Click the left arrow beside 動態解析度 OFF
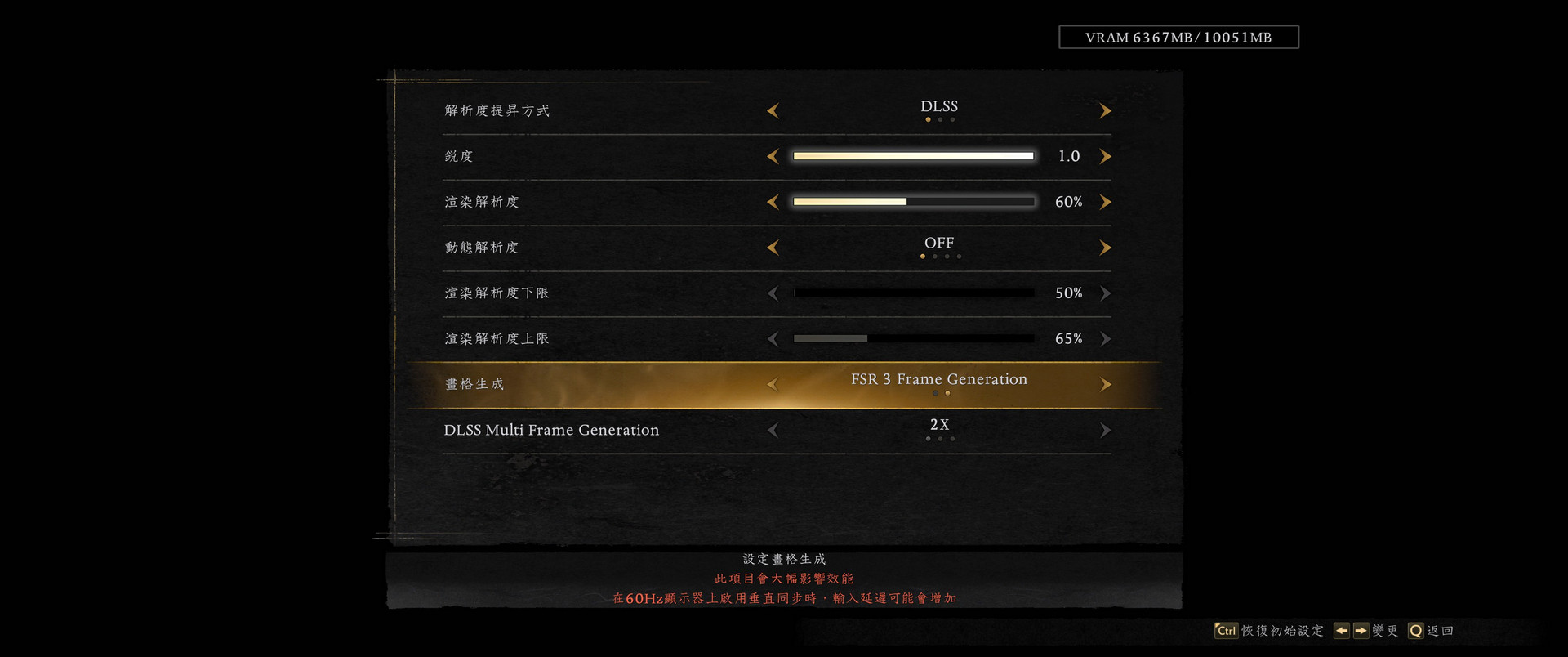 pyautogui.click(x=773, y=248)
